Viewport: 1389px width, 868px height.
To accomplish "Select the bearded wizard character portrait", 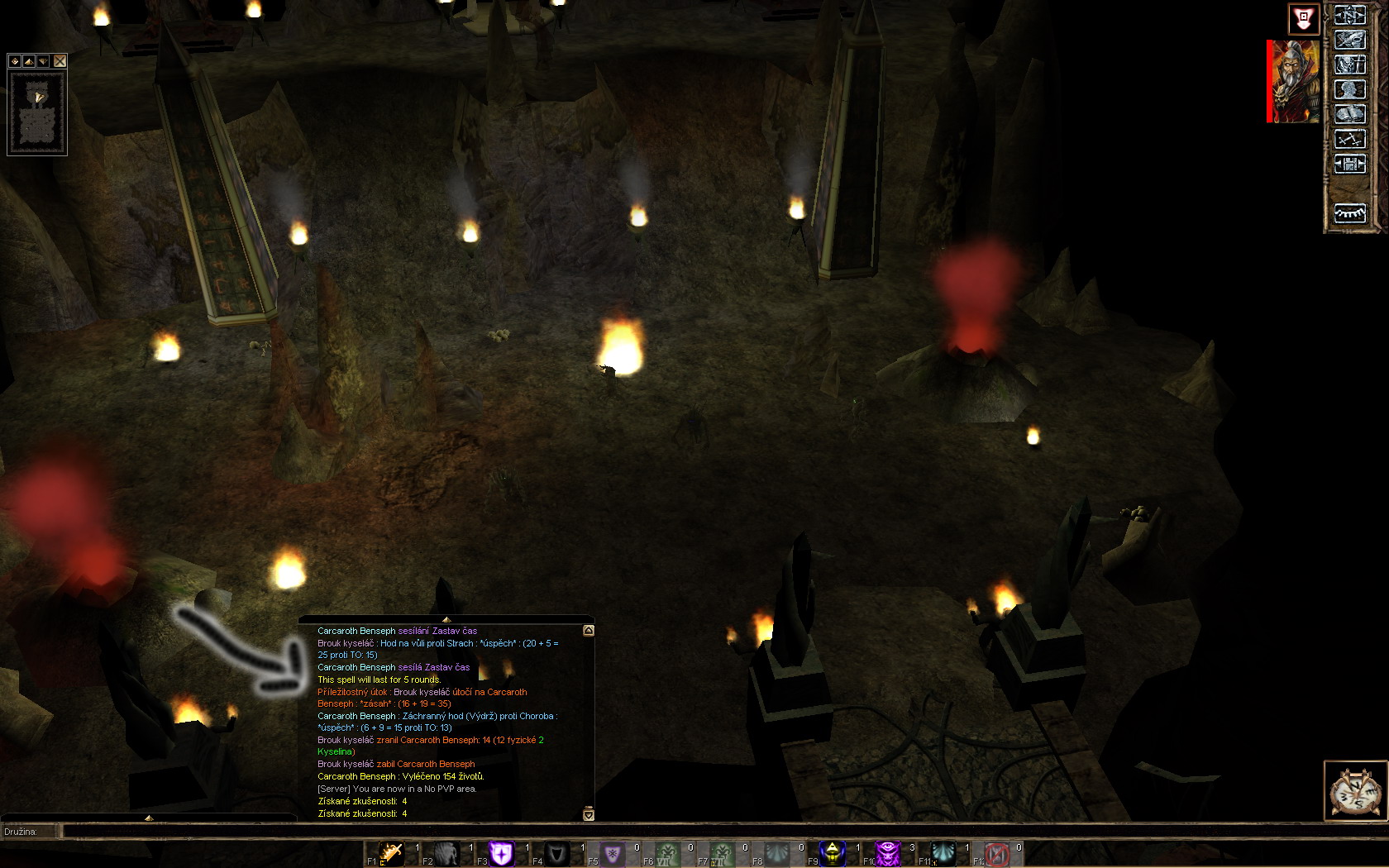I will (x=1296, y=82).
